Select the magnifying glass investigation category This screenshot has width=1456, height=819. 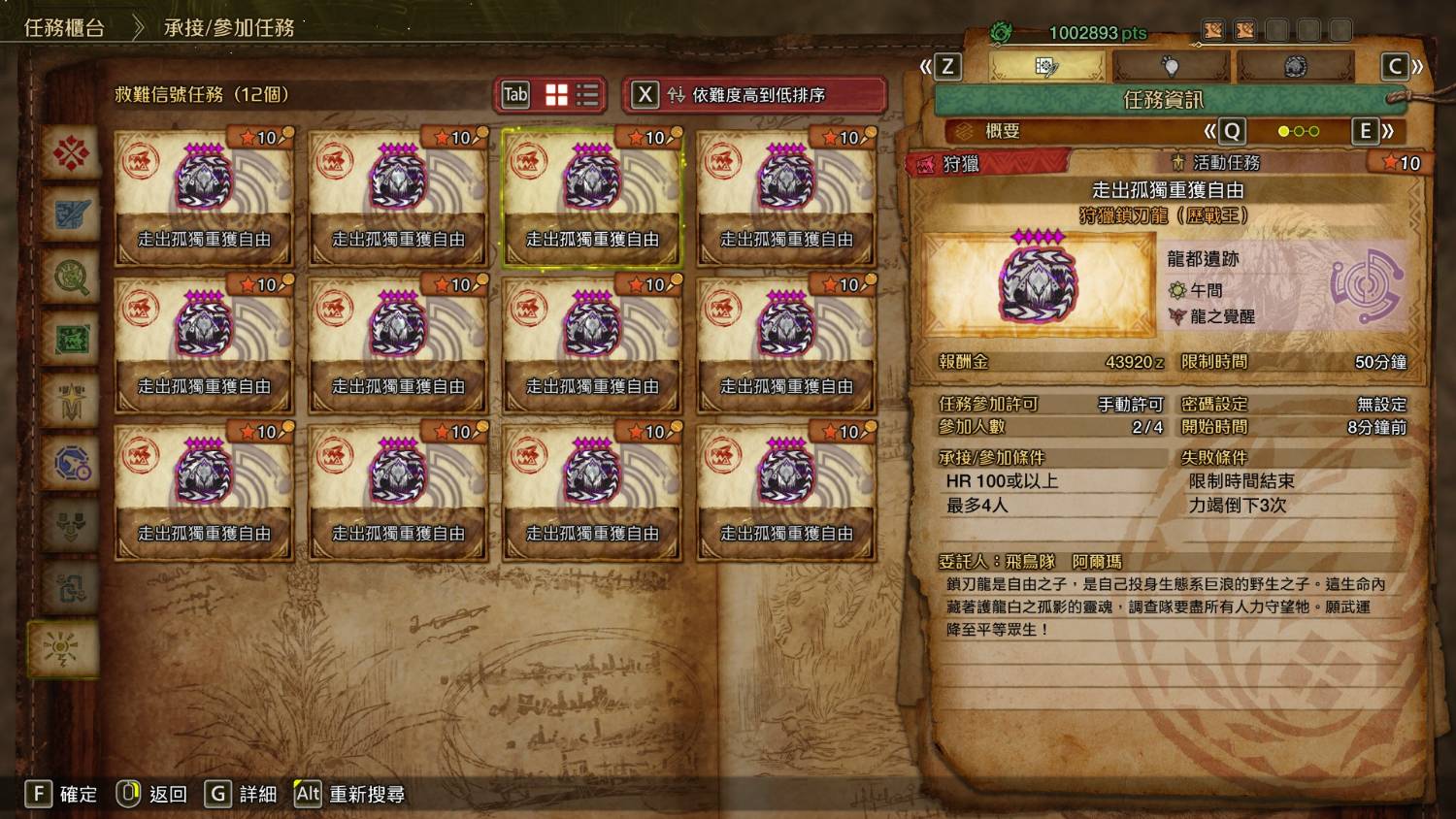coord(72,278)
